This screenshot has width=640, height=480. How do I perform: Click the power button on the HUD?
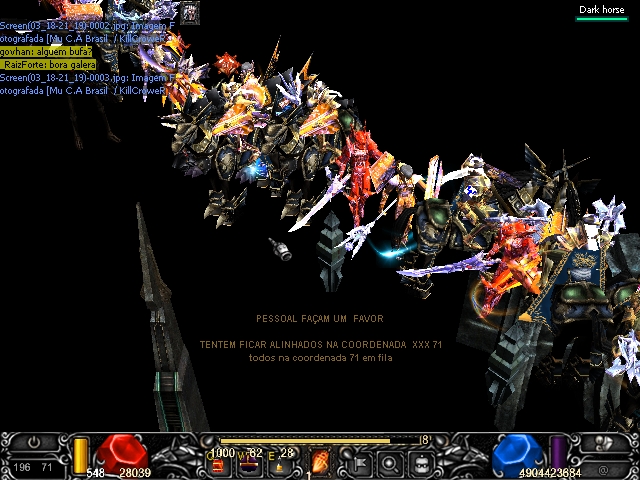(x=33, y=442)
